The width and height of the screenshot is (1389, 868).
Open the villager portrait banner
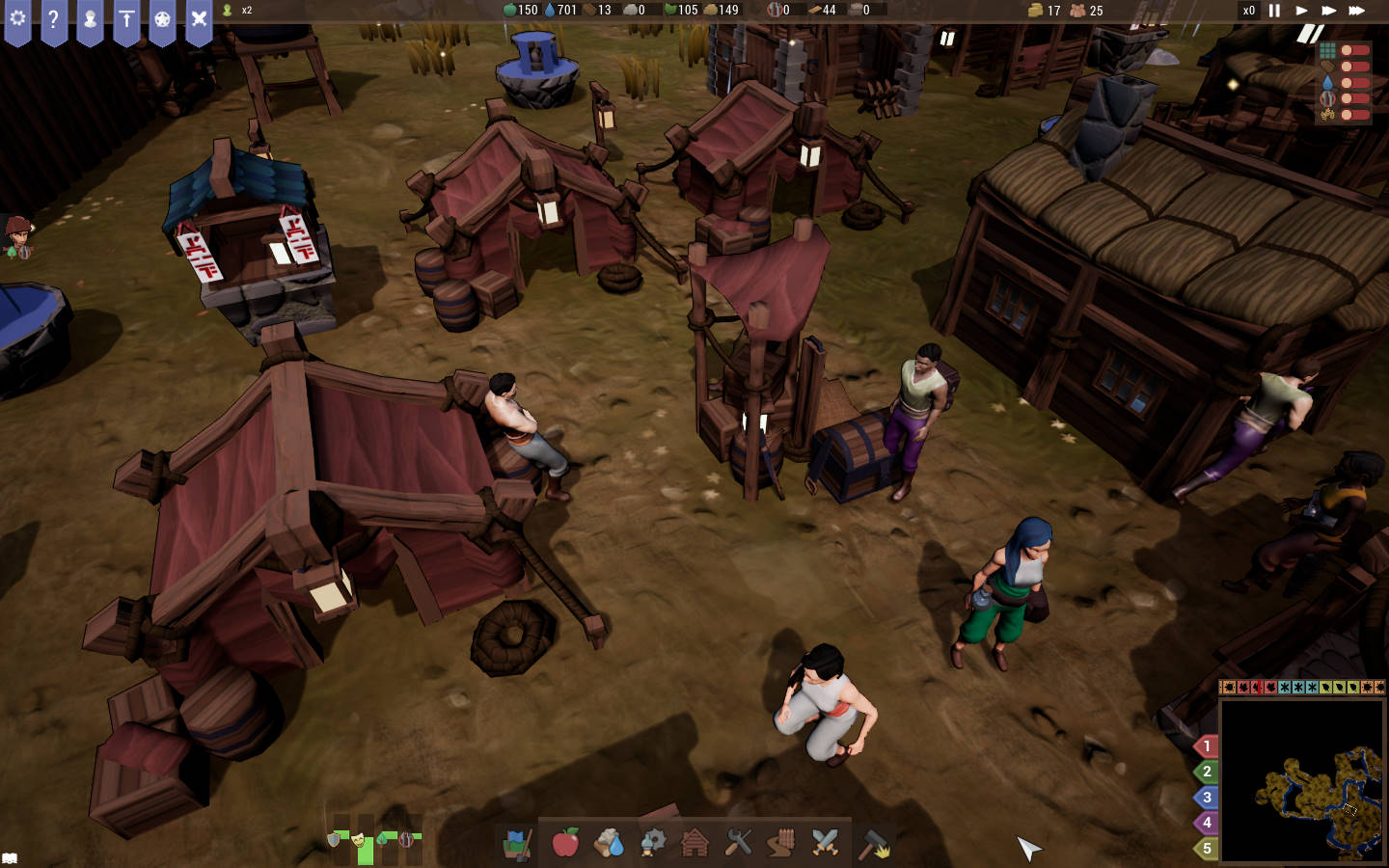90,19
